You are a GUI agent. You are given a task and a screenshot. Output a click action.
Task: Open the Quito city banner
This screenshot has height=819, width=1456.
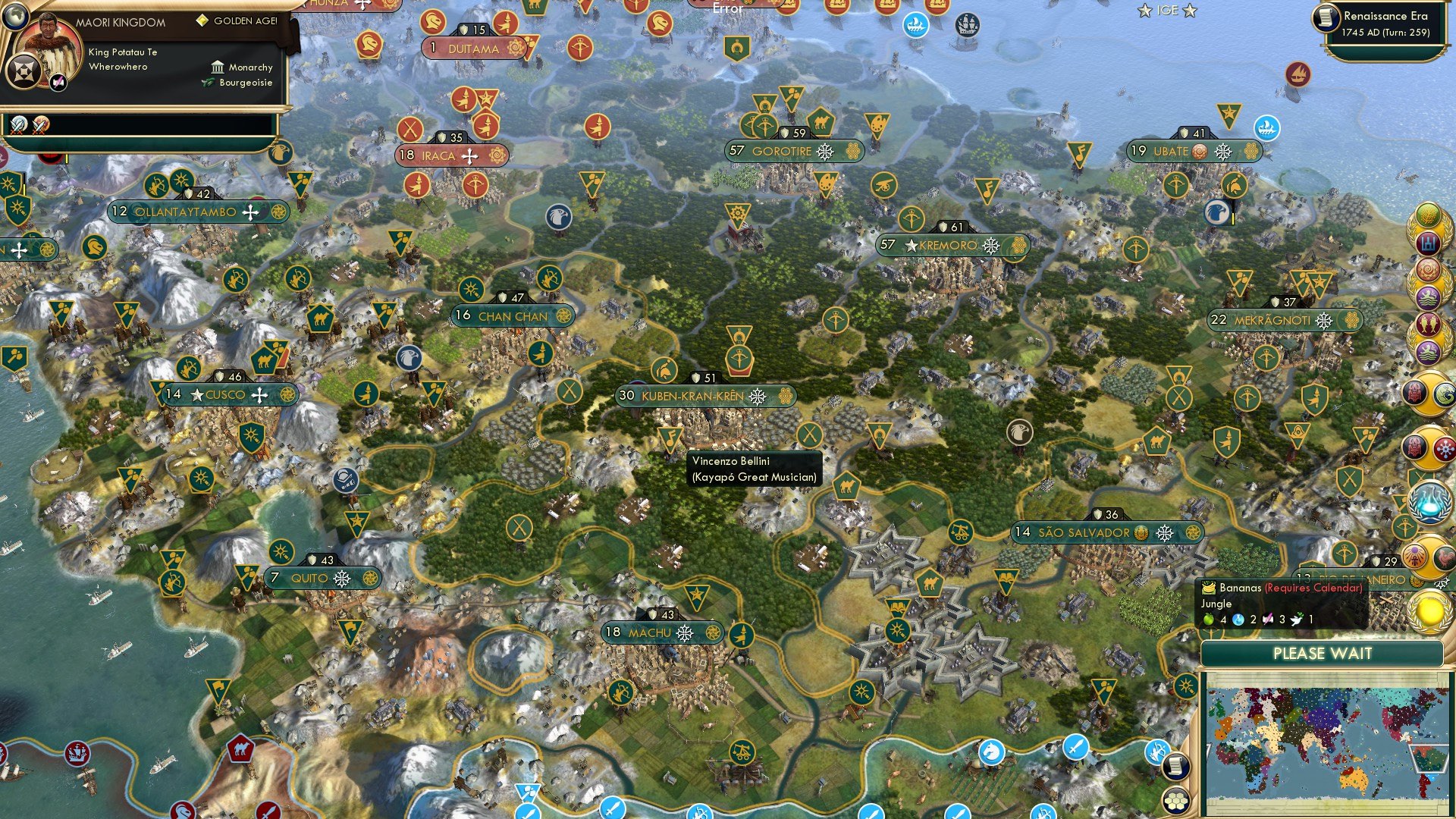[322, 577]
